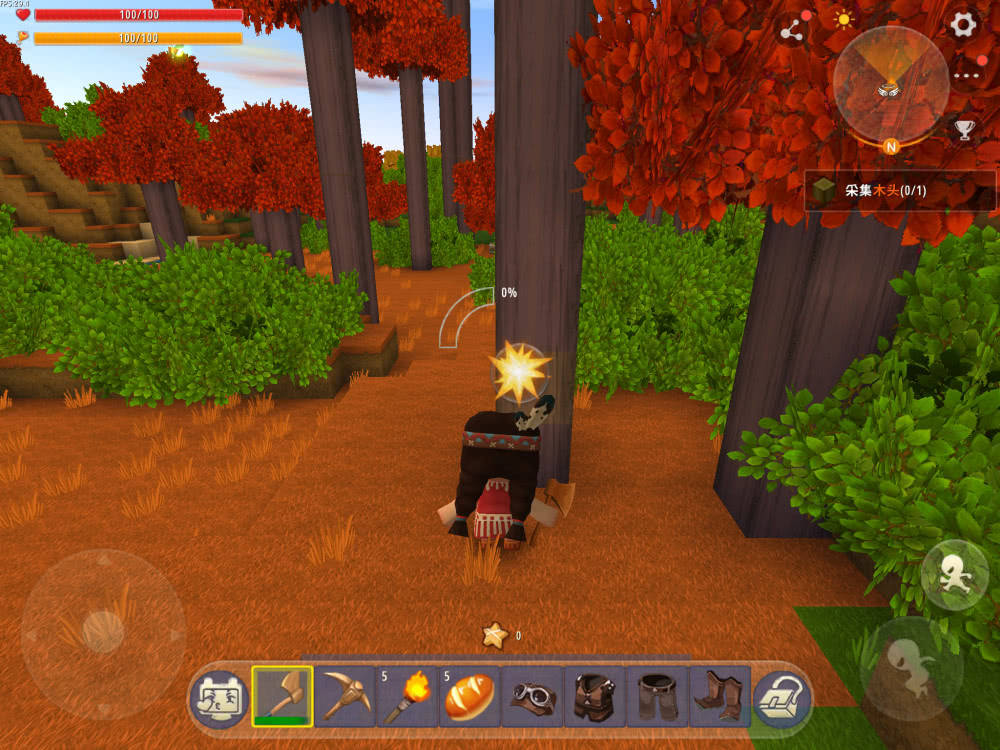Image resolution: width=1000 pixels, height=750 pixels.
Task: Select the bread hotbar slot
Action: pos(469,696)
